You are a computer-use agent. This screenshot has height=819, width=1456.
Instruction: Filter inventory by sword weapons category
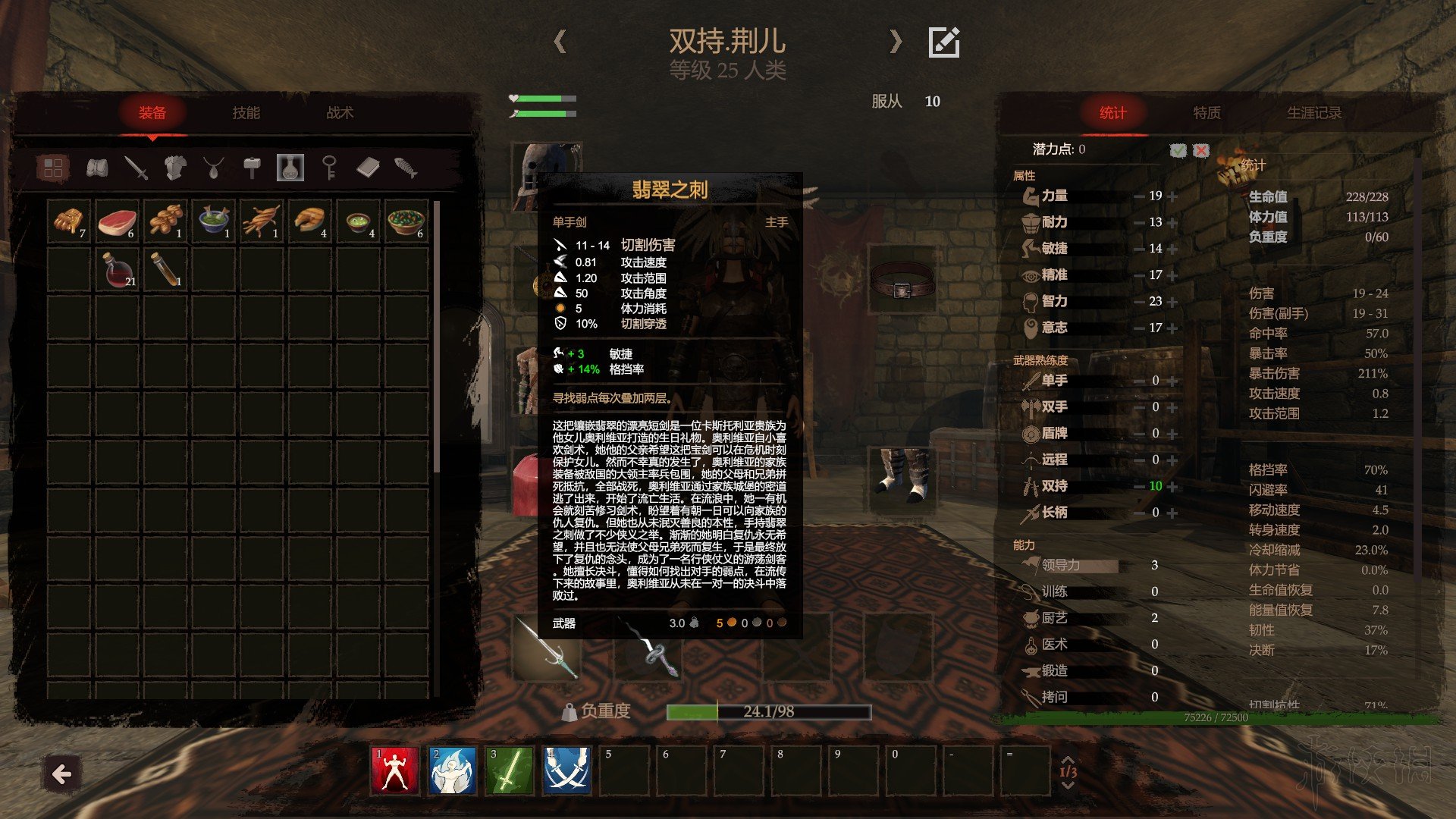[x=136, y=168]
